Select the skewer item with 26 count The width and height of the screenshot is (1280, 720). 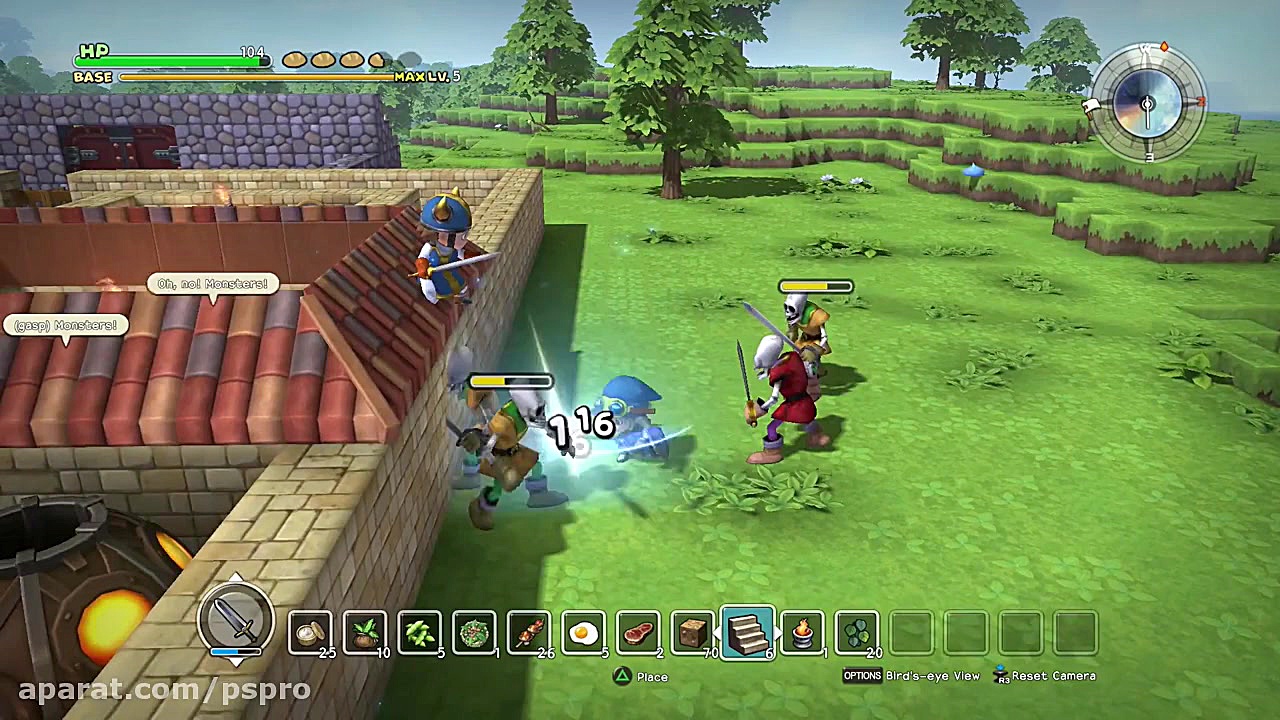(528, 632)
